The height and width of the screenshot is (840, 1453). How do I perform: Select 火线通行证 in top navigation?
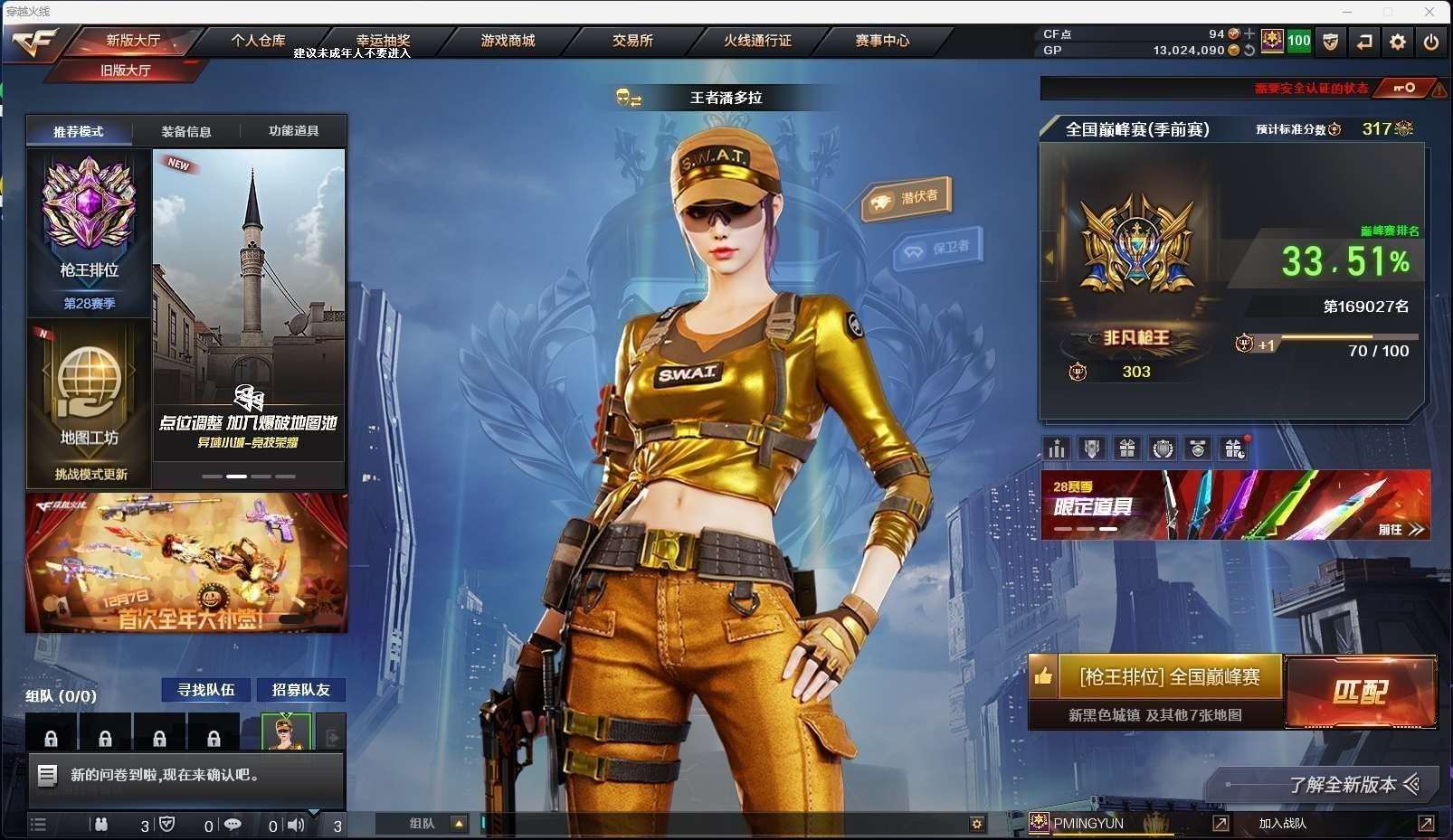tap(757, 41)
